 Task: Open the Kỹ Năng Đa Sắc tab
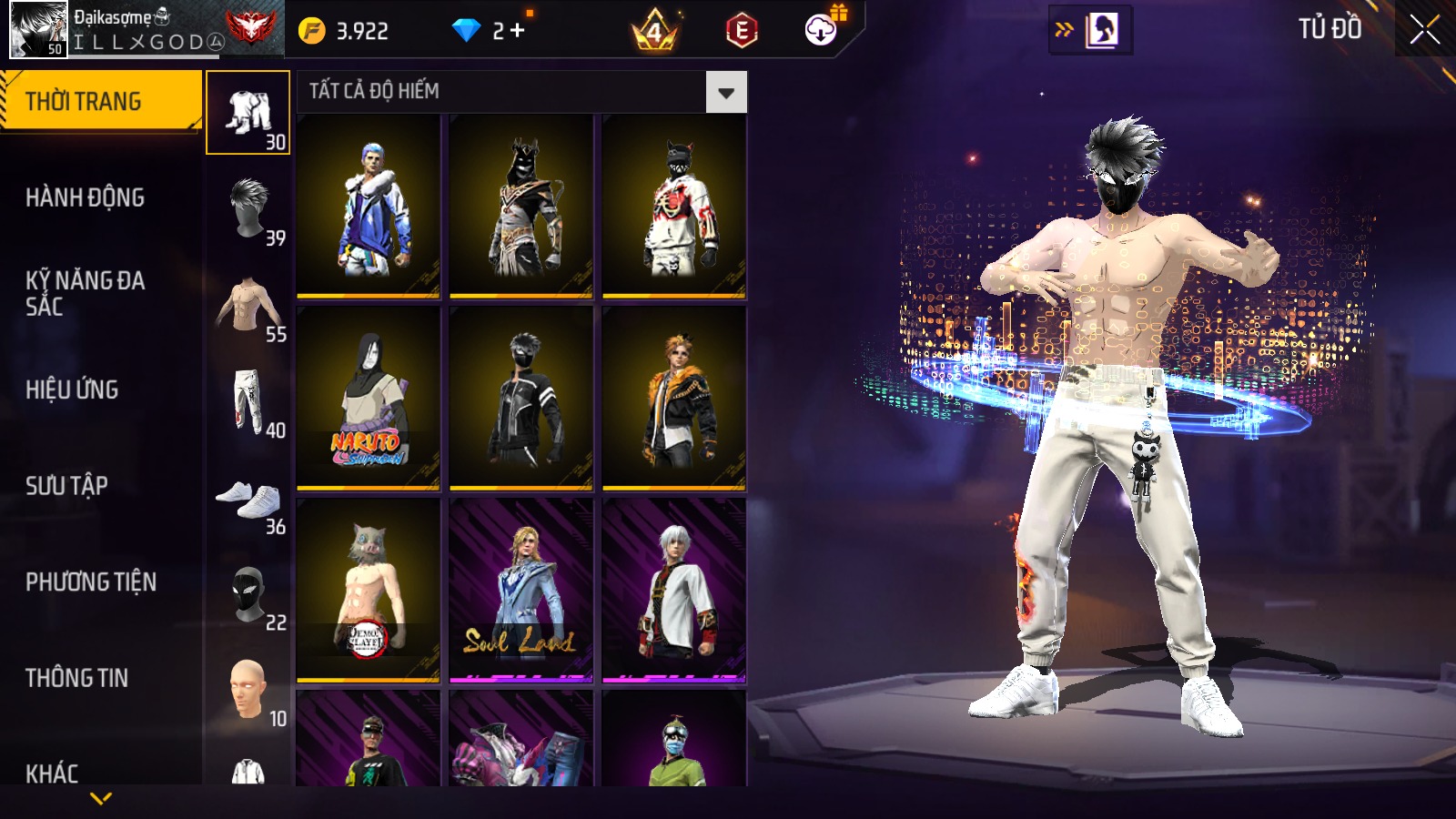point(85,293)
